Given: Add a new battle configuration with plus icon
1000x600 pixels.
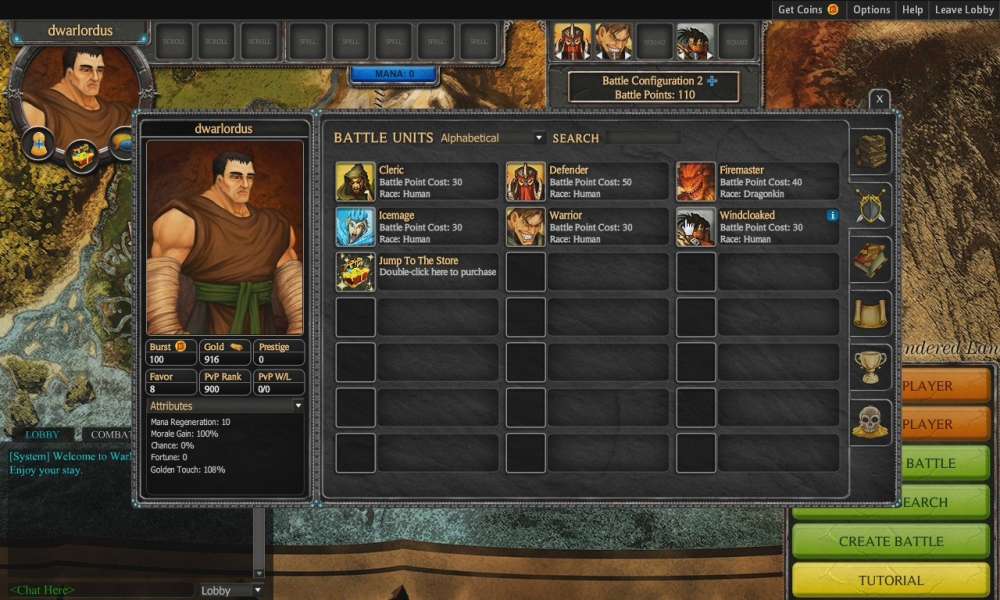Looking at the screenshot, I should (712, 81).
